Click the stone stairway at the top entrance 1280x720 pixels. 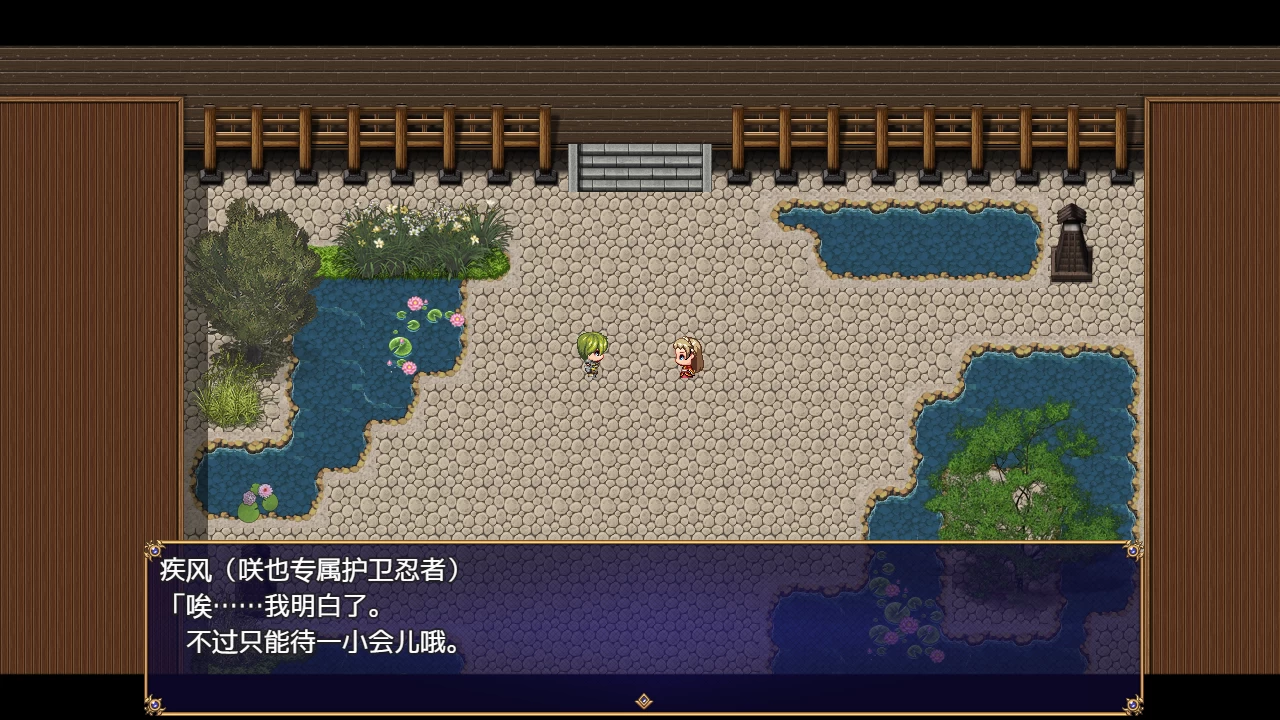tap(637, 163)
